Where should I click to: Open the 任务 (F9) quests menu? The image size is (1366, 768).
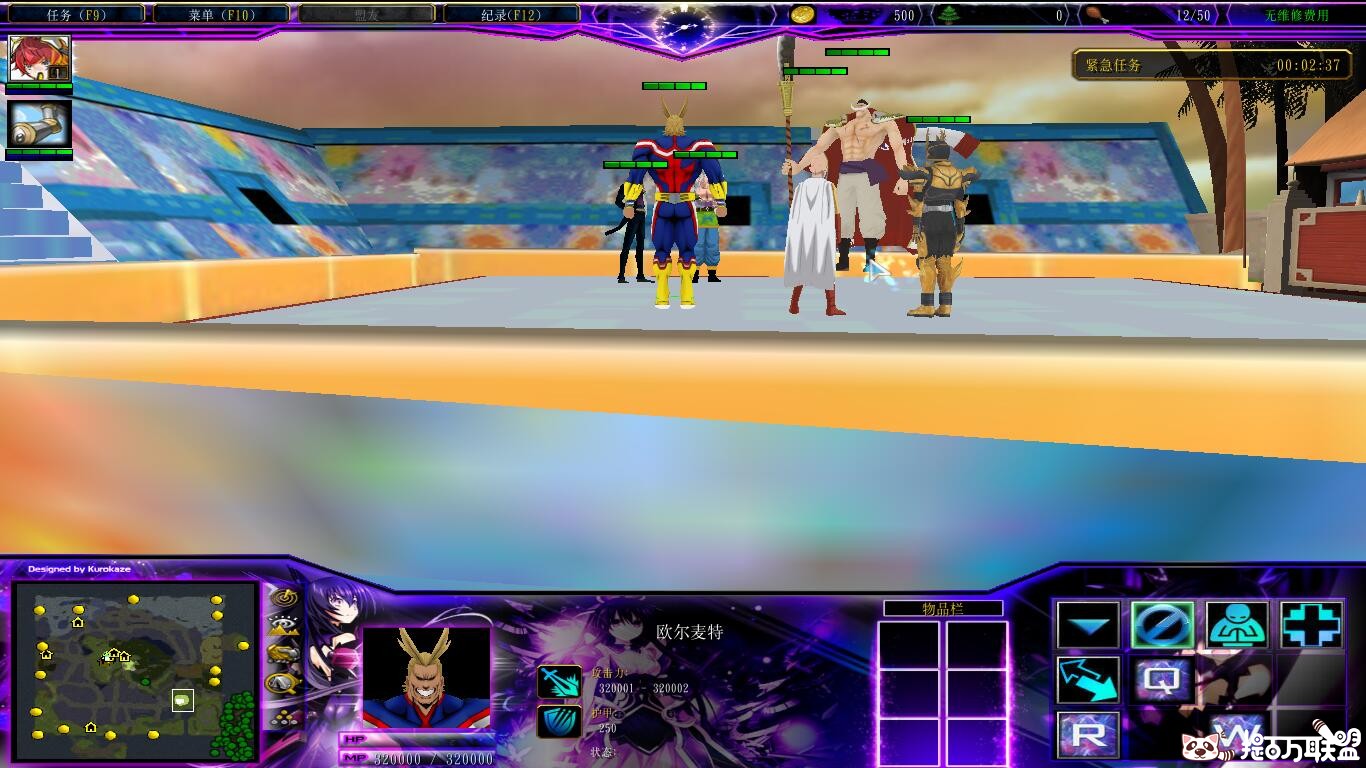73,15
